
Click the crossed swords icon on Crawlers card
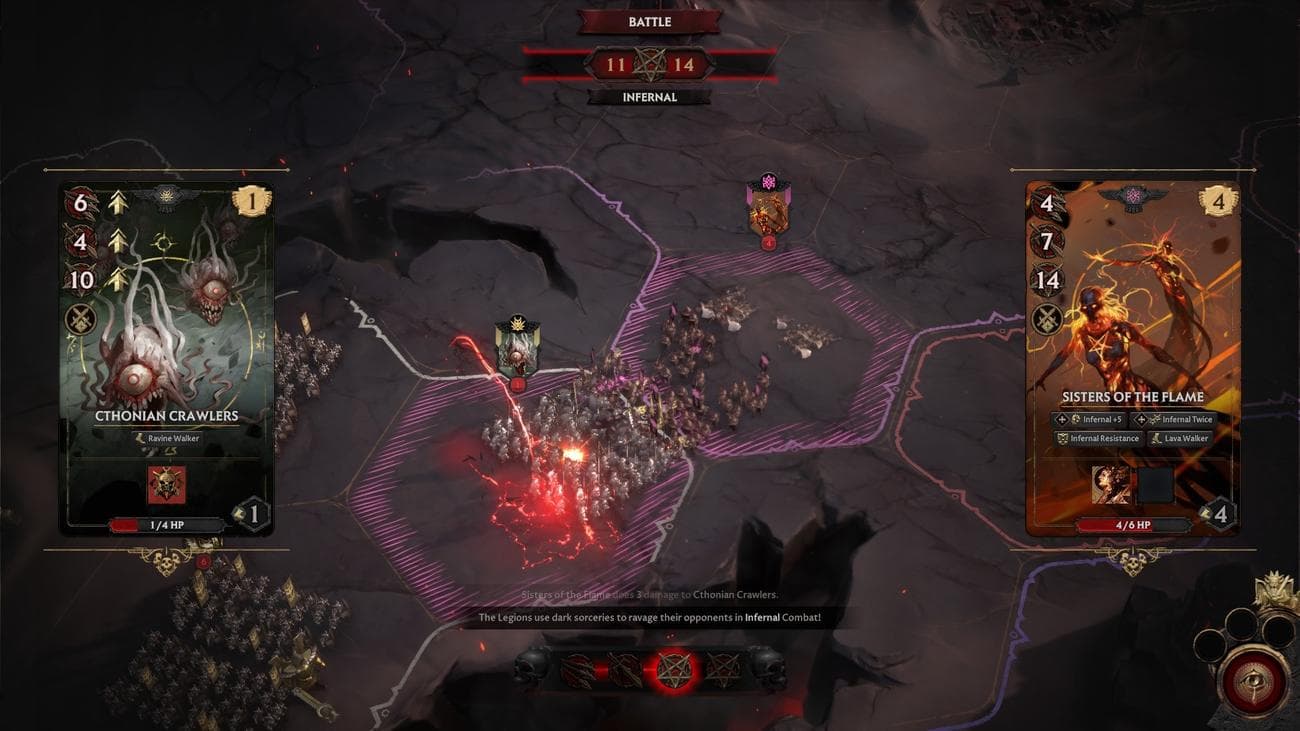(x=80, y=320)
